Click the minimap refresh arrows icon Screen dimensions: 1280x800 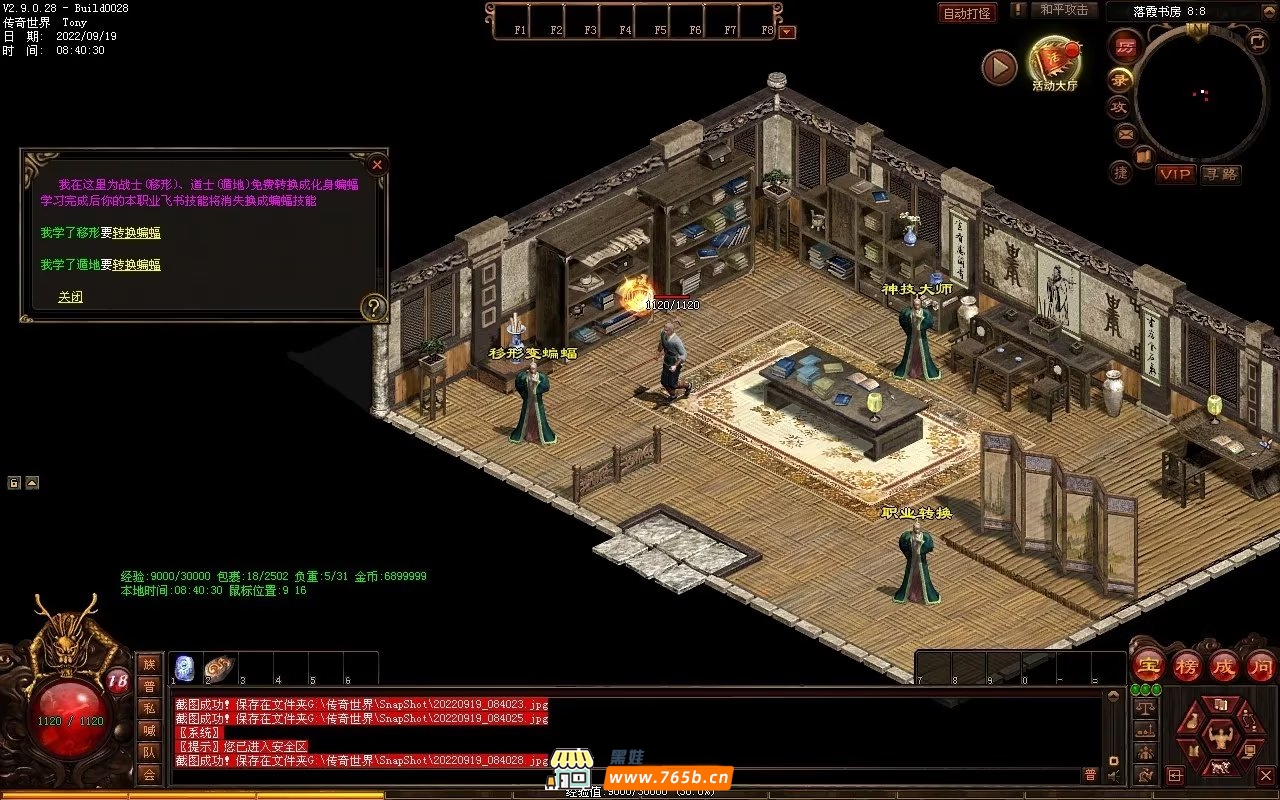pyautogui.click(x=1257, y=41)
